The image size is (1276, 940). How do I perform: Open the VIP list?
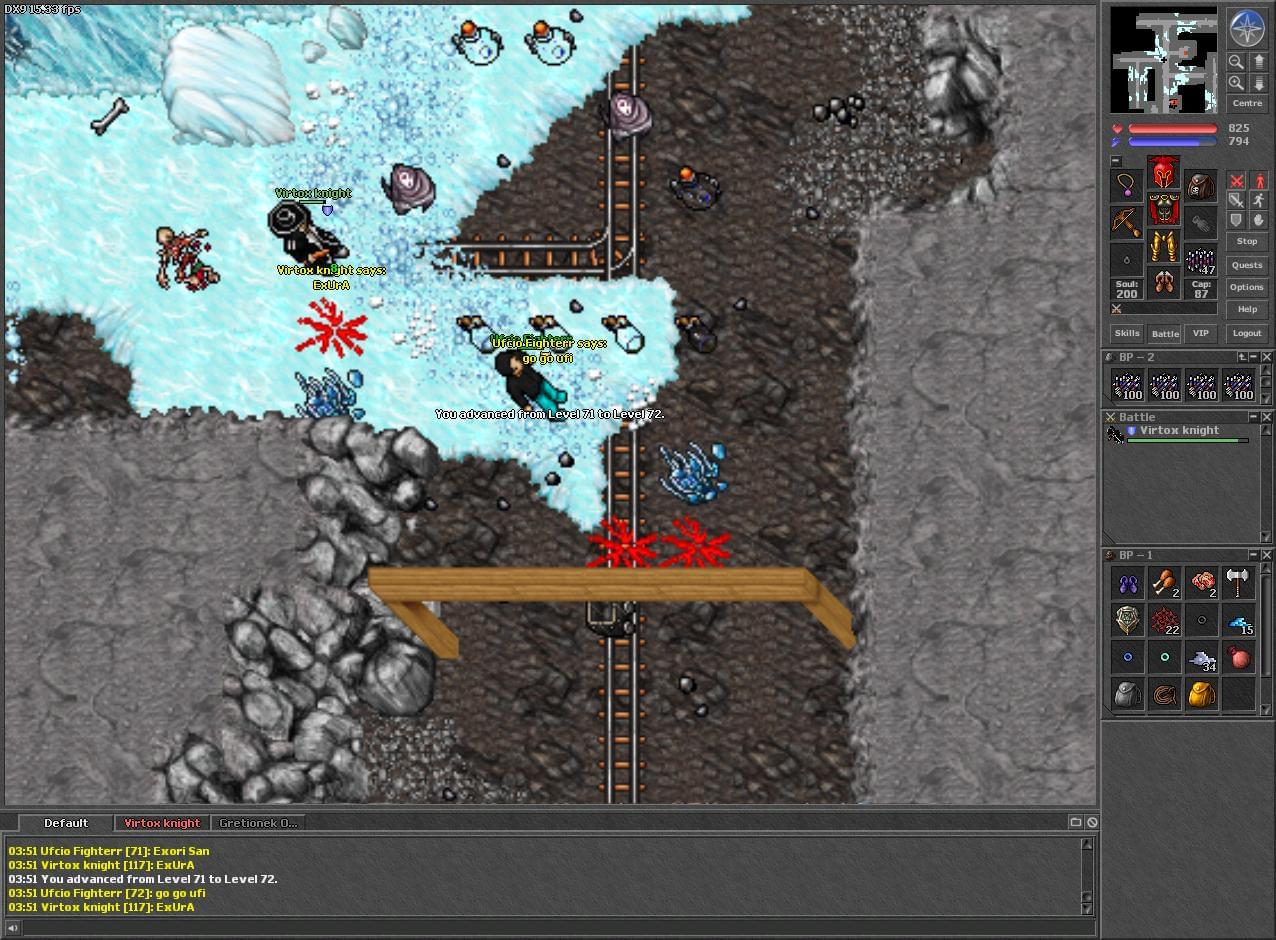click(x=1200, y=333)
